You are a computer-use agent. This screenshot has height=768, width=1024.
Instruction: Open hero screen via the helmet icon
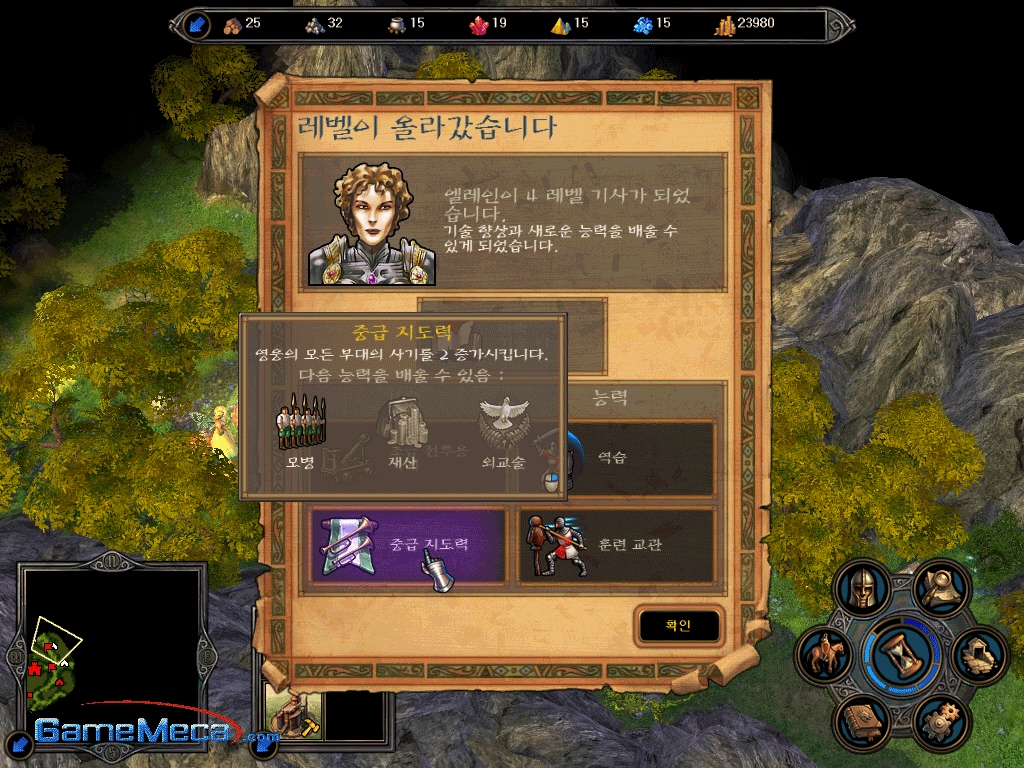862,588
